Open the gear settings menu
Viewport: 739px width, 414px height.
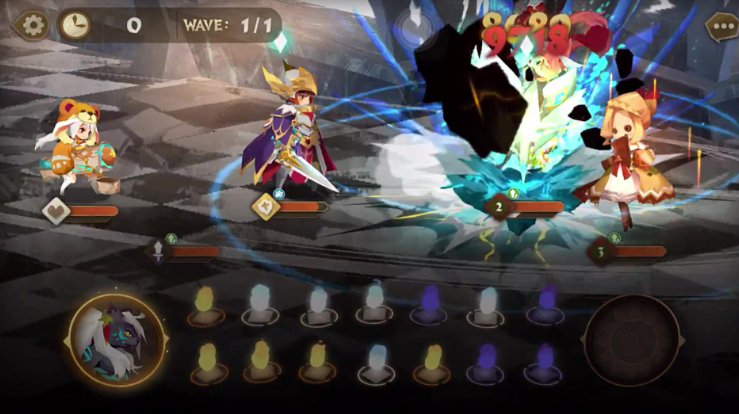coord(33,25)
